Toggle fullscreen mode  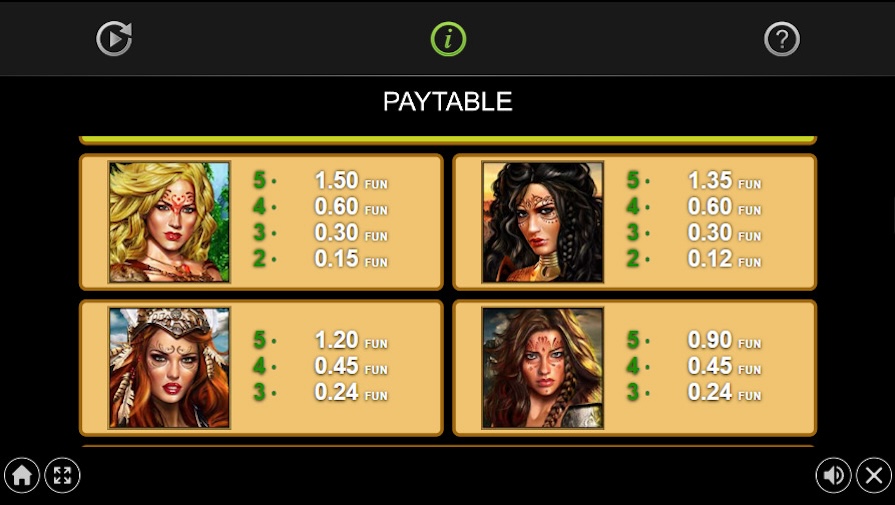(x=63, y=475)
